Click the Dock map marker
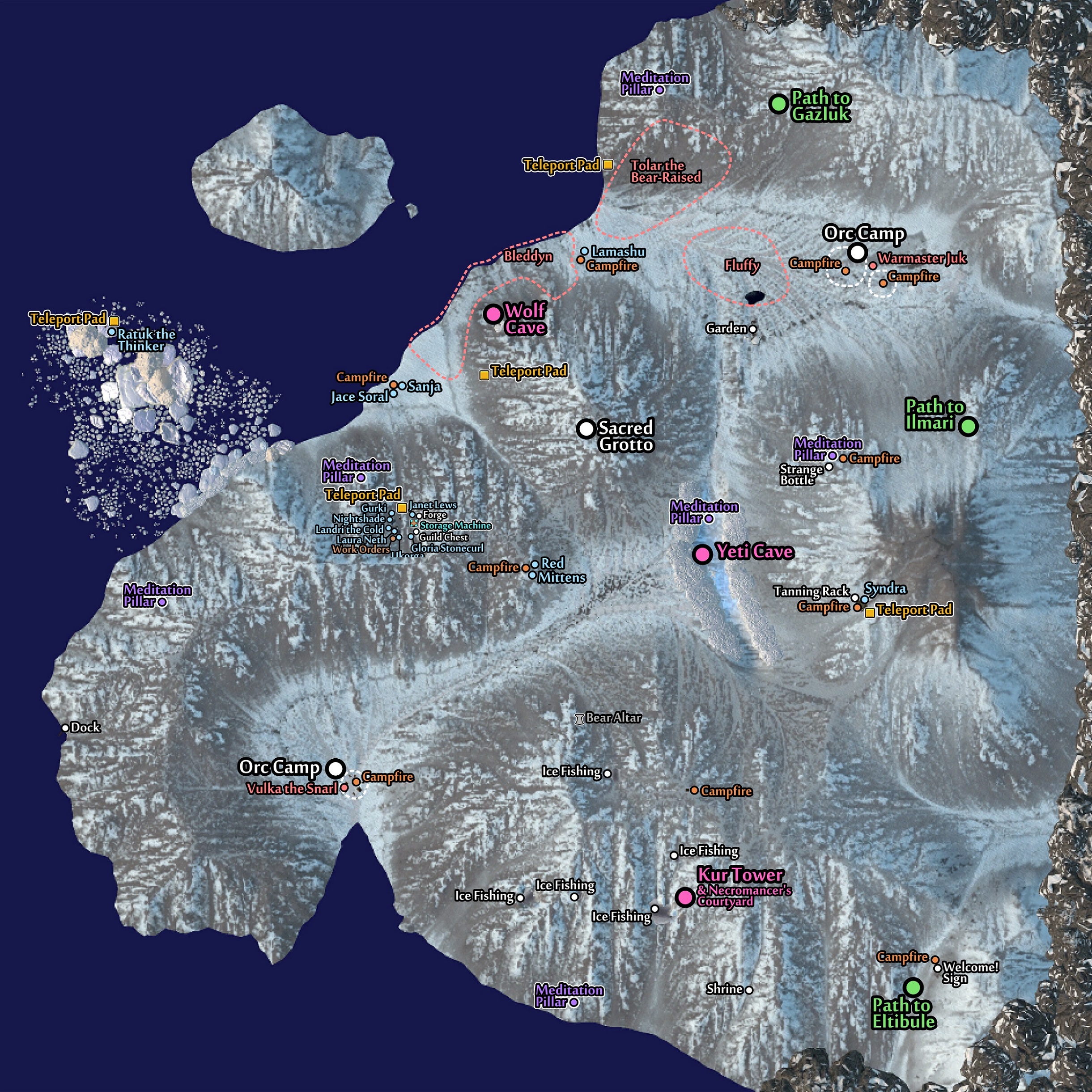This screenshot has height=1092, width=1092. [x=65, y=728]
